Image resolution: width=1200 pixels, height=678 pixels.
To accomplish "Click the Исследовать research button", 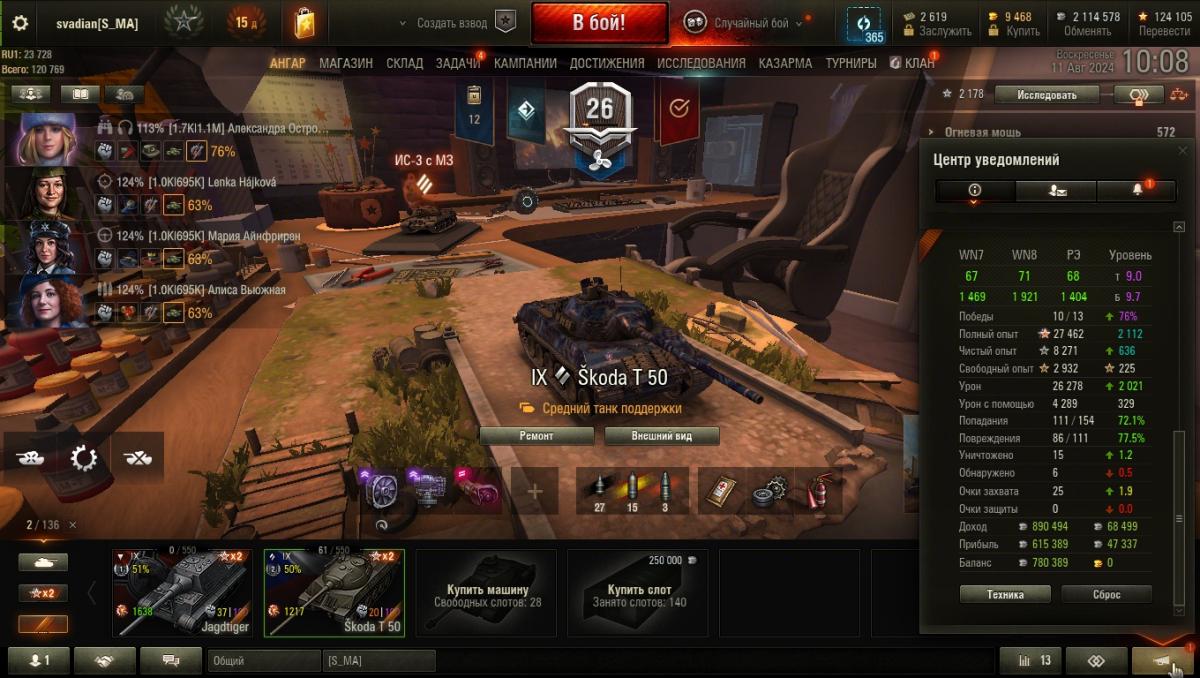I will point(1047,95).
